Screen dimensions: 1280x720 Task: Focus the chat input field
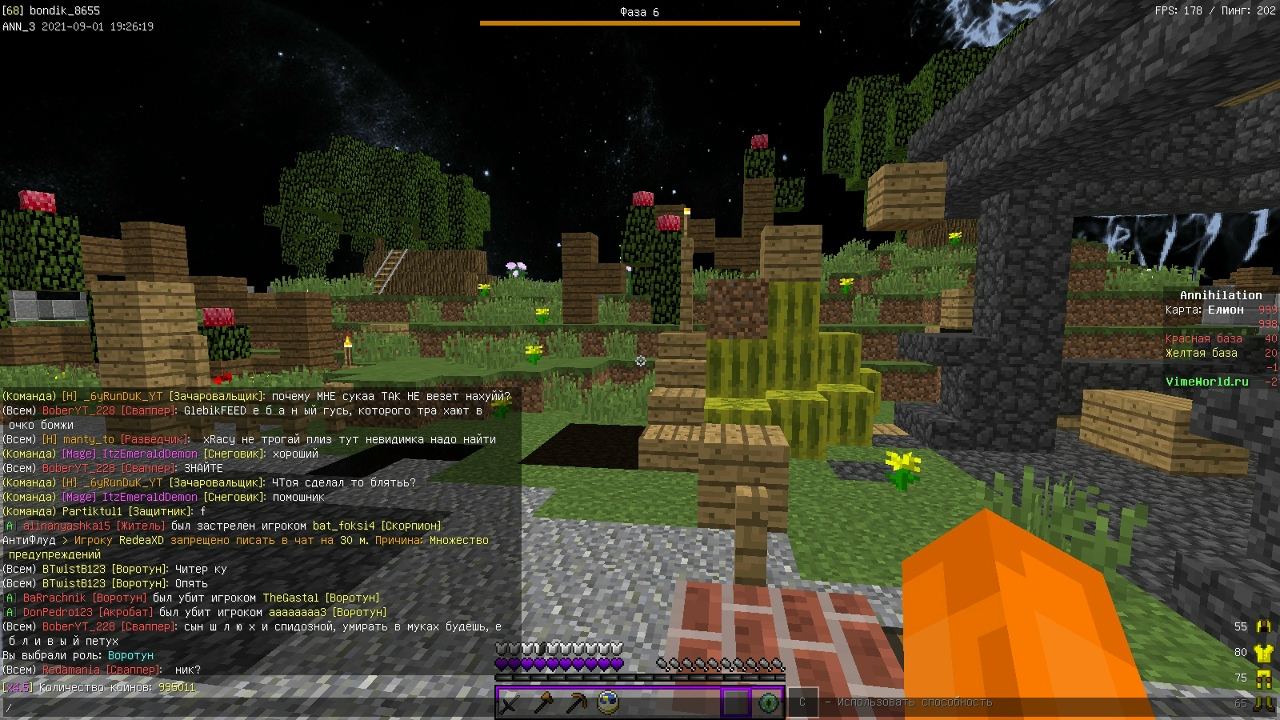250,708
